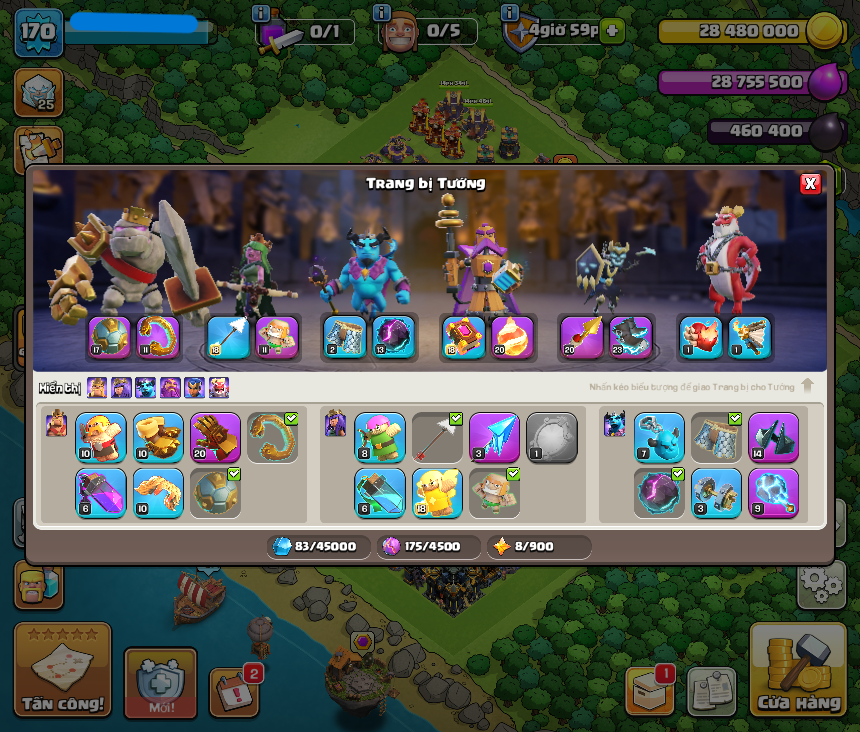Image resolution: width=860 pixels, height=732 pixels.
Task: Filter by Barbarian King in Hiển thị row
Action: (x=97, y=388)
